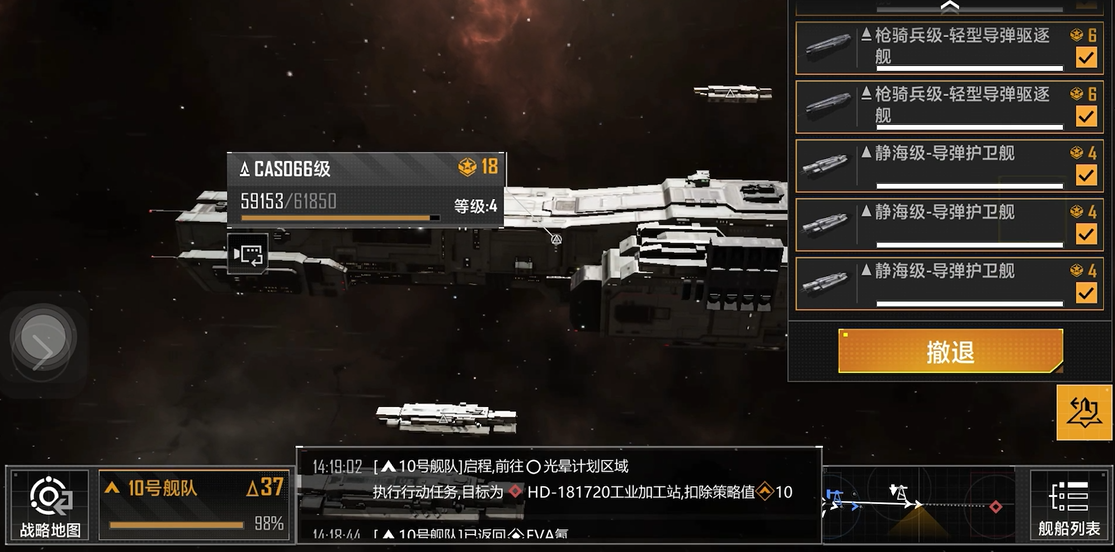Viewport: 1115px width, 552px height.
Task: Select the red diamond target on the route strip
Action: (x=996, y=506)
